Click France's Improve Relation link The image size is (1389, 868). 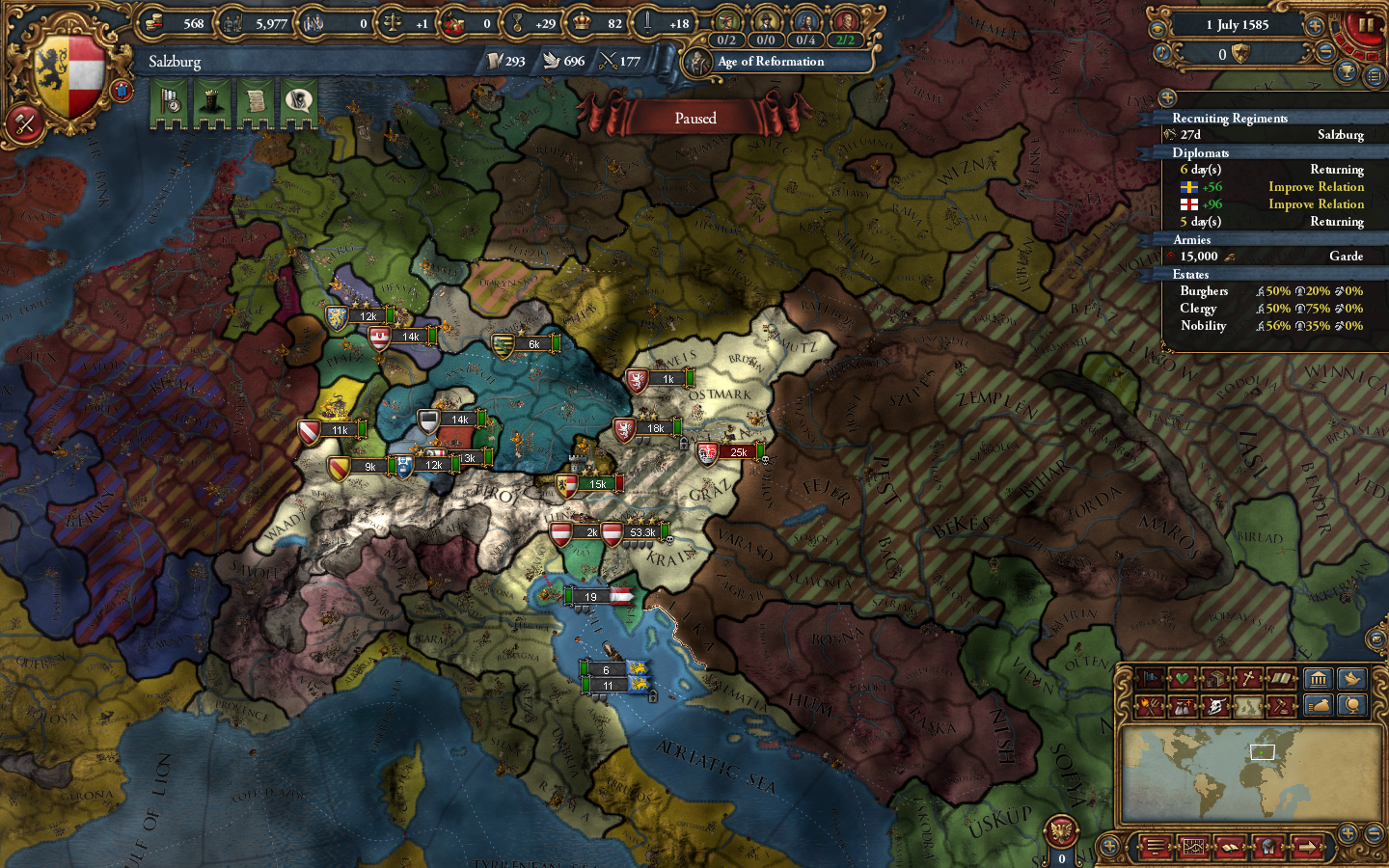point(1316,203)
